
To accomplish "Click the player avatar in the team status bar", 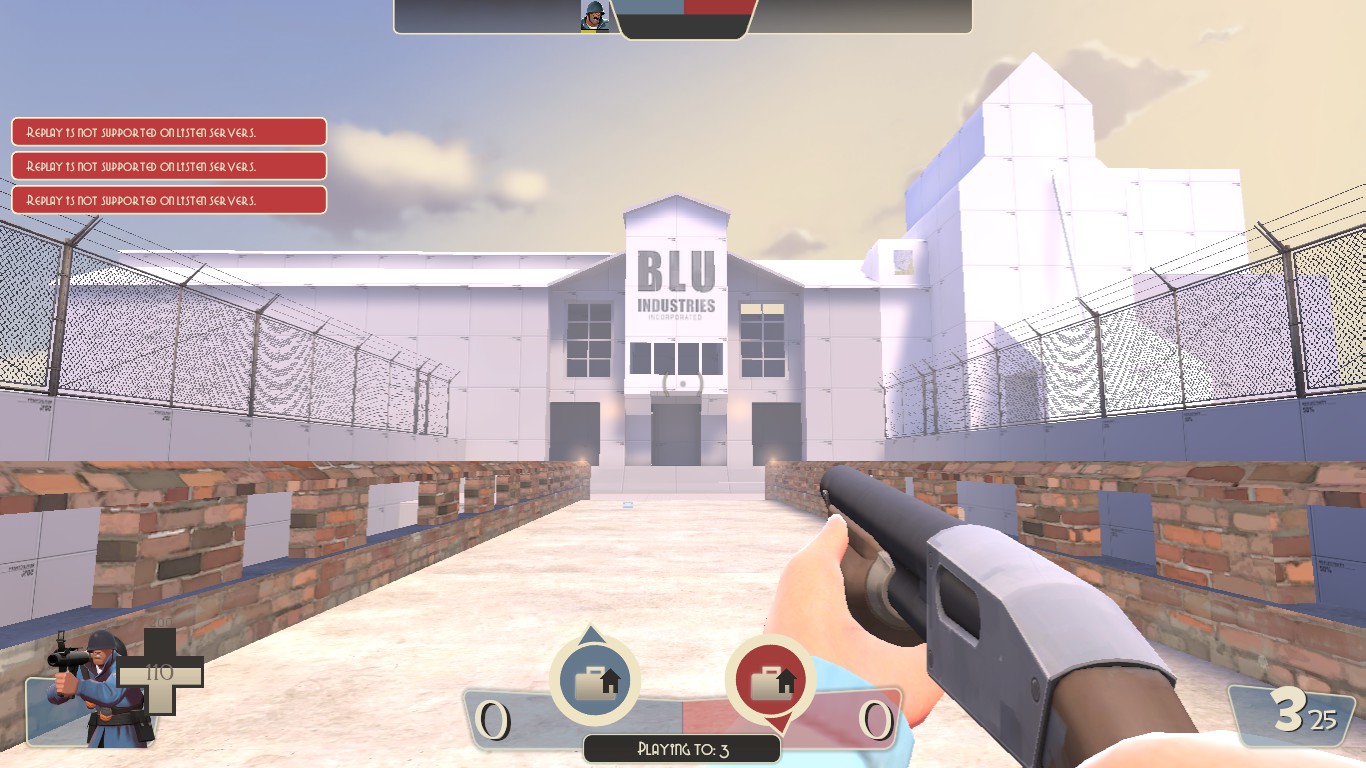I will (595, 16).
